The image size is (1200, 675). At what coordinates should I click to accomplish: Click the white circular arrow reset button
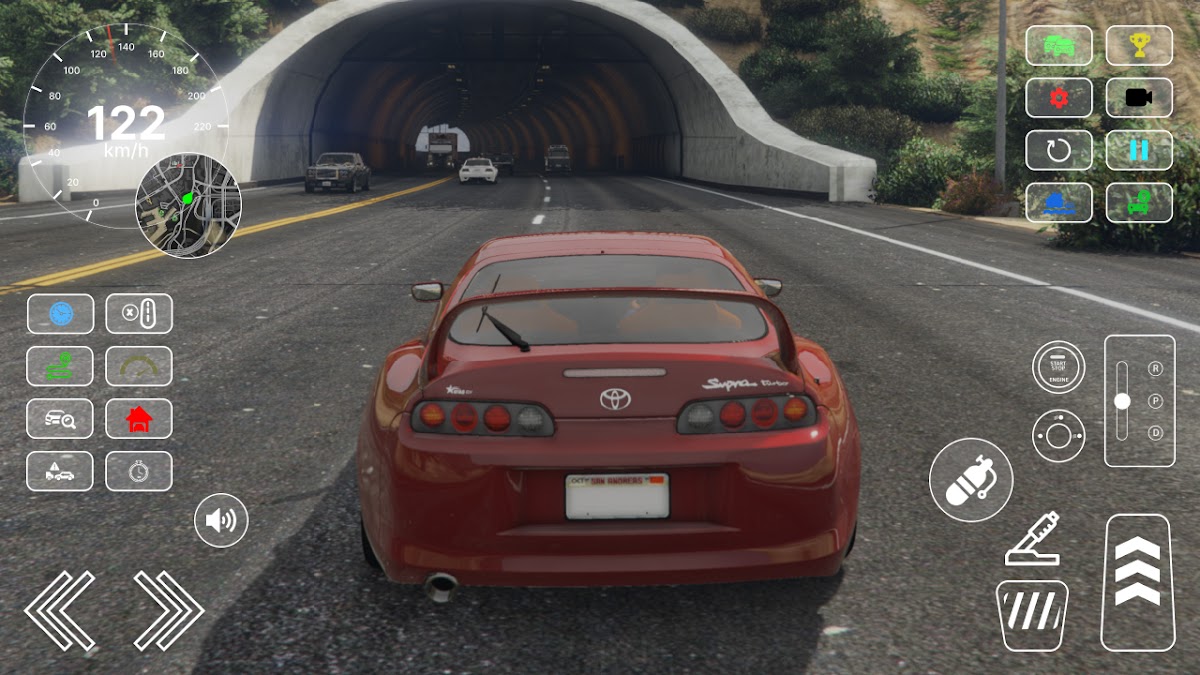pos(1059,150)
